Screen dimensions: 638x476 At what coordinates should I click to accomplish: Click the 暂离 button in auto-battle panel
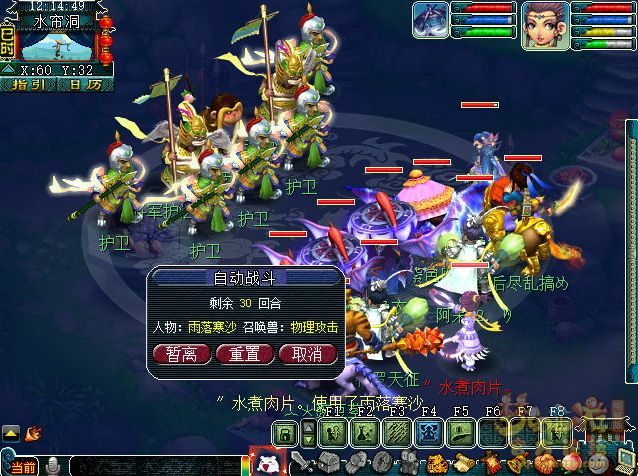[181, 353]
